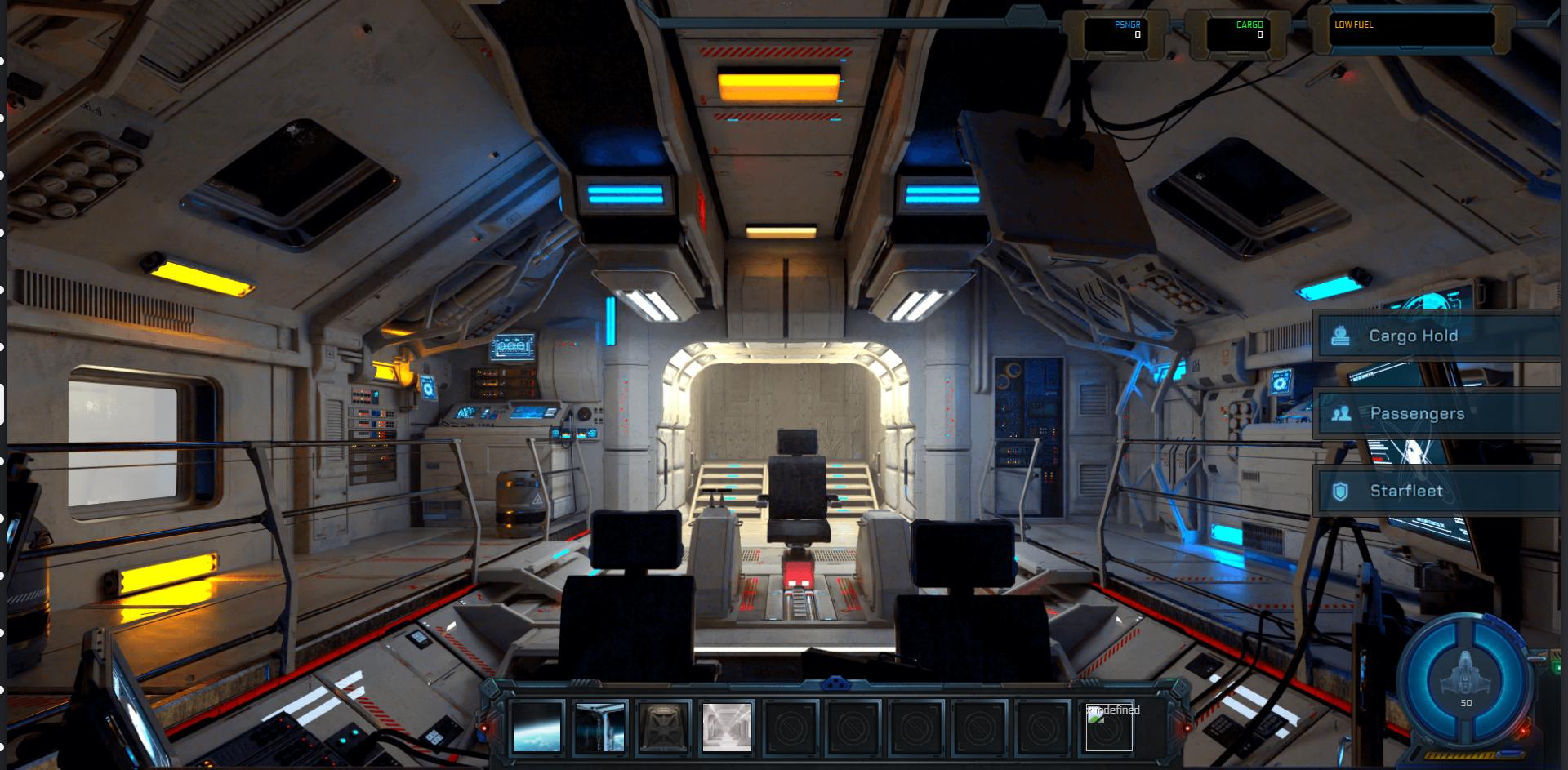Select the glass corridor view slot
Screen dimensions: 1568x770
point(599,727)
